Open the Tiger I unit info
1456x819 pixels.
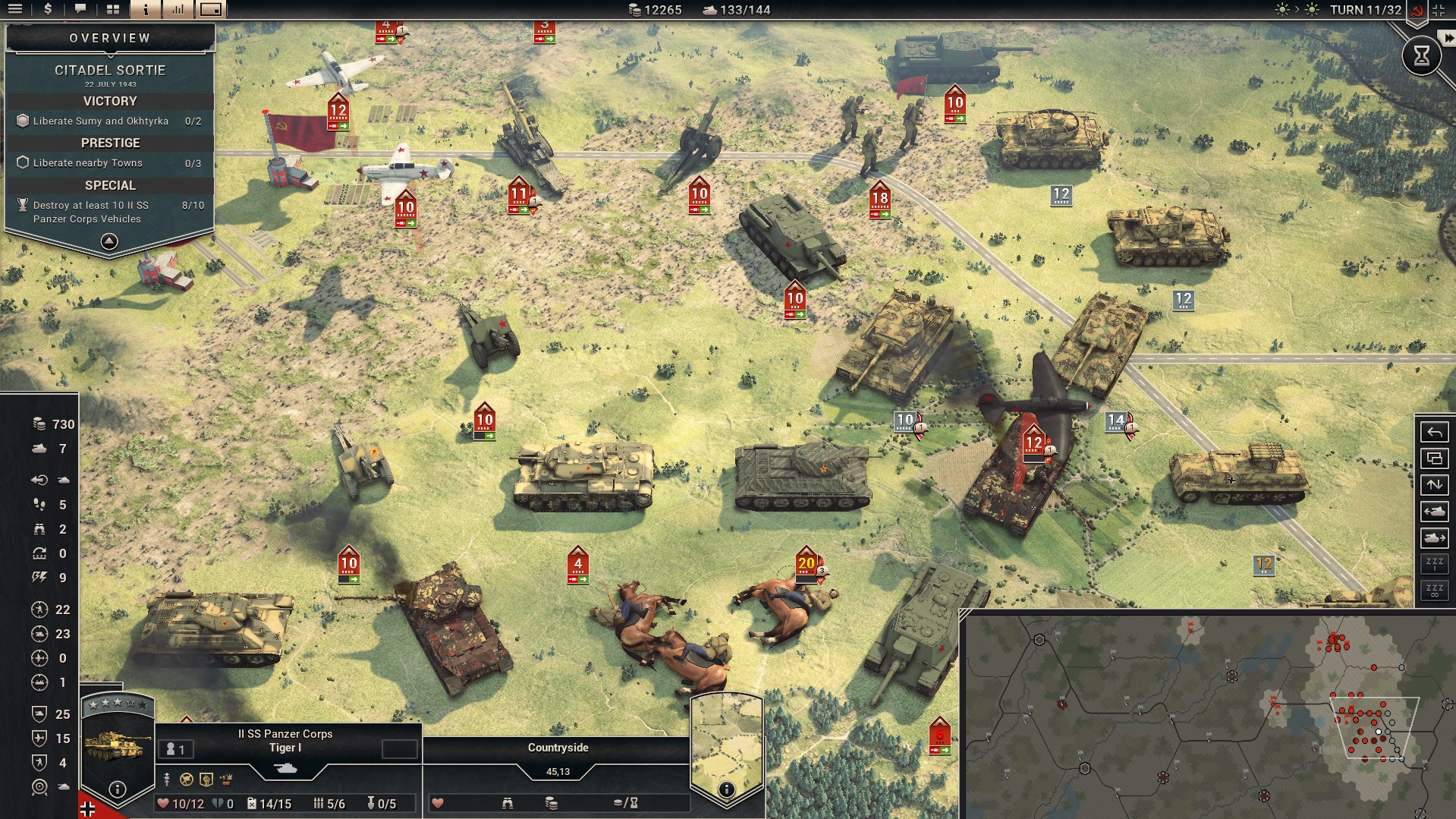pos(118,789)
